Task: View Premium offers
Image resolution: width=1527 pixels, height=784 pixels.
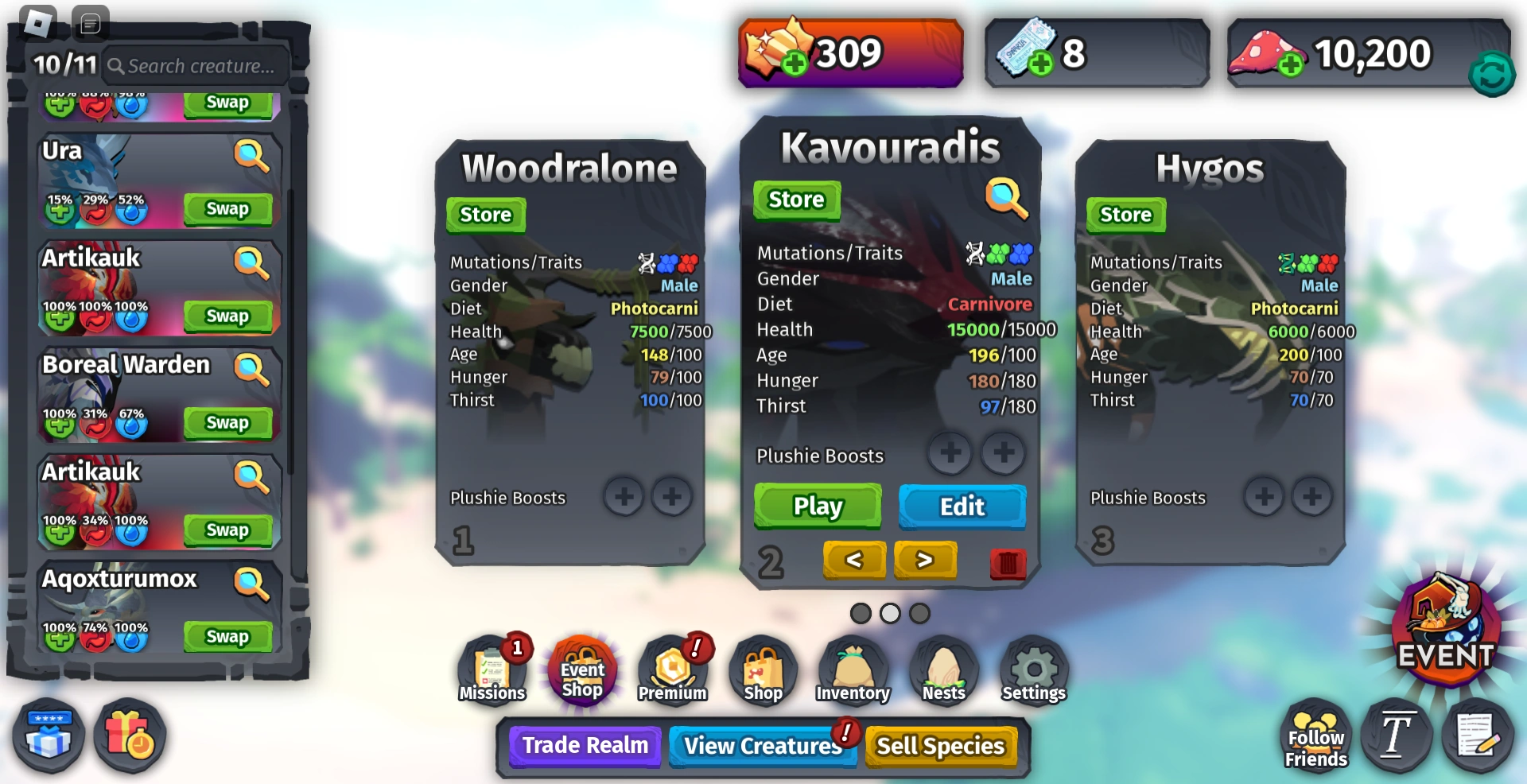Action: coord(673,670)
